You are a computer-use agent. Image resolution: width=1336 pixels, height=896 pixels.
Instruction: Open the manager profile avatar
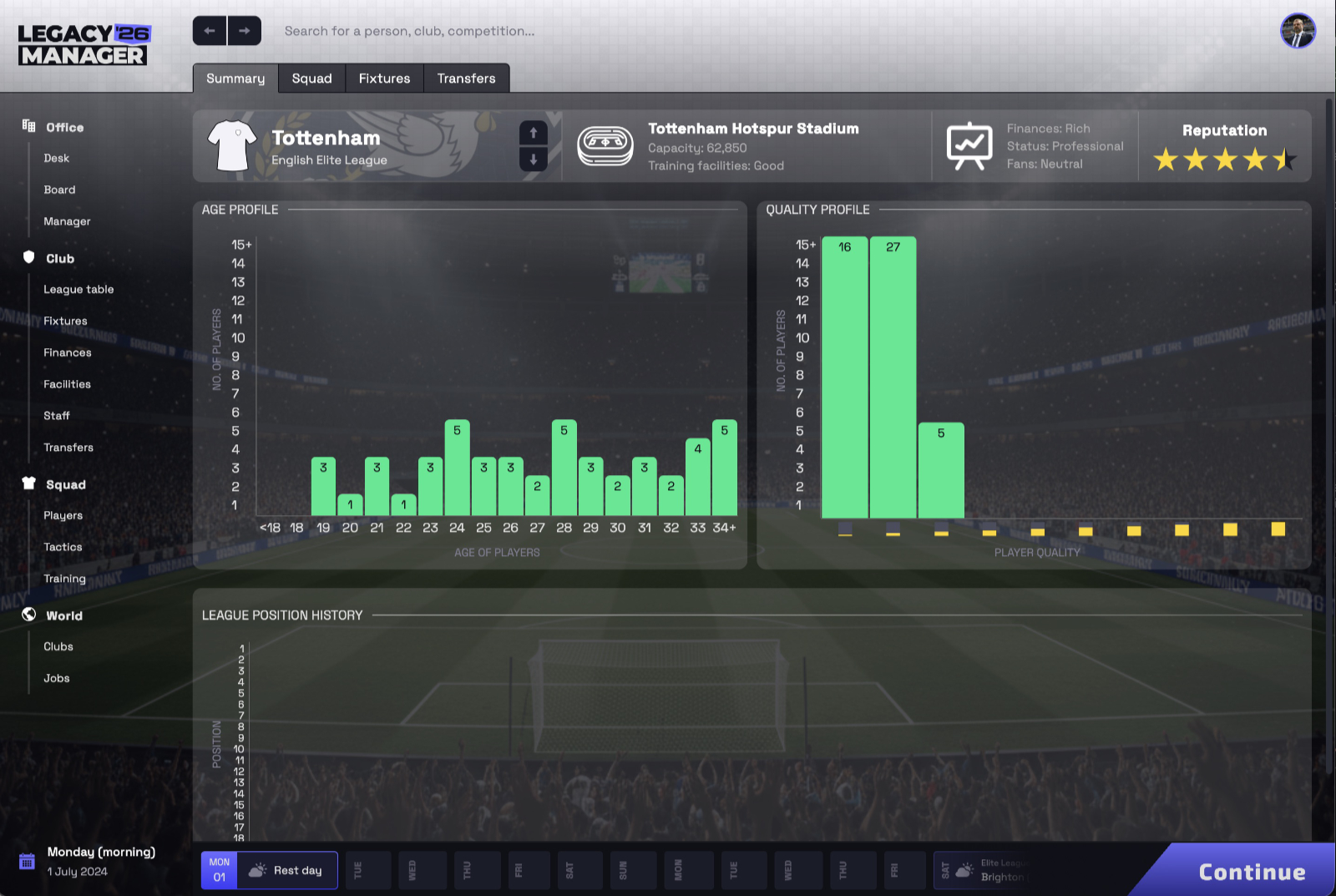(1298, 31)
